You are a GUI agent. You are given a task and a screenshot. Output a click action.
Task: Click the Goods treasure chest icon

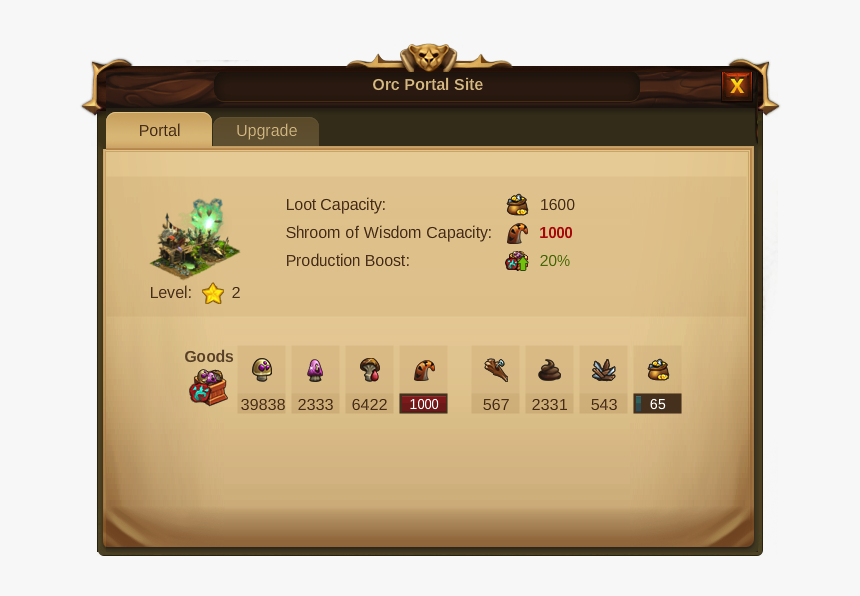coord(208,386)
